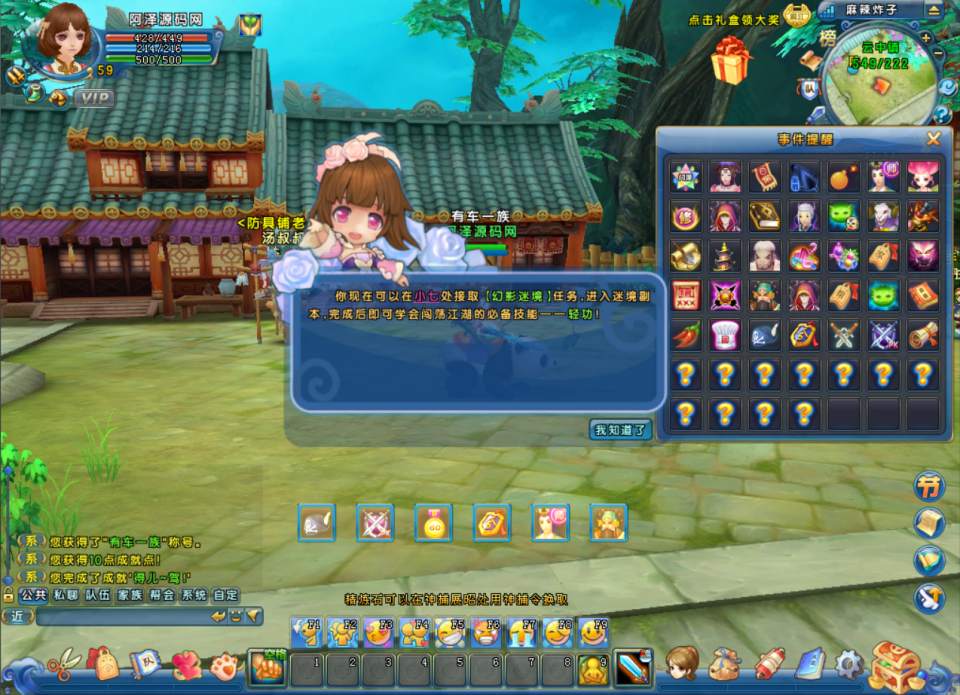Image resolution: width=960 pixels, height=695 pixels.
Task: Click the chat input field
Action: (120, 616)
